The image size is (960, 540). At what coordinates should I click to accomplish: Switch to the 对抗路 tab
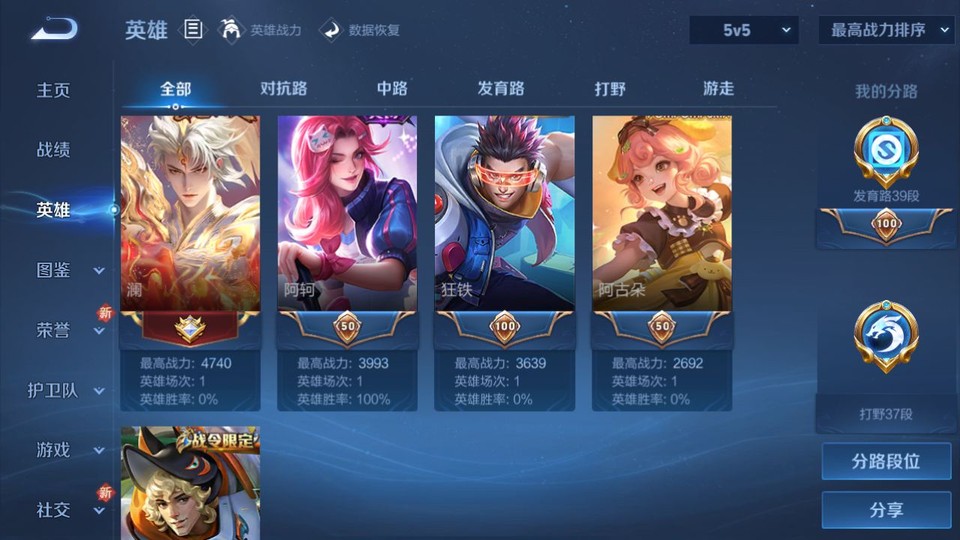click(283, 88)
